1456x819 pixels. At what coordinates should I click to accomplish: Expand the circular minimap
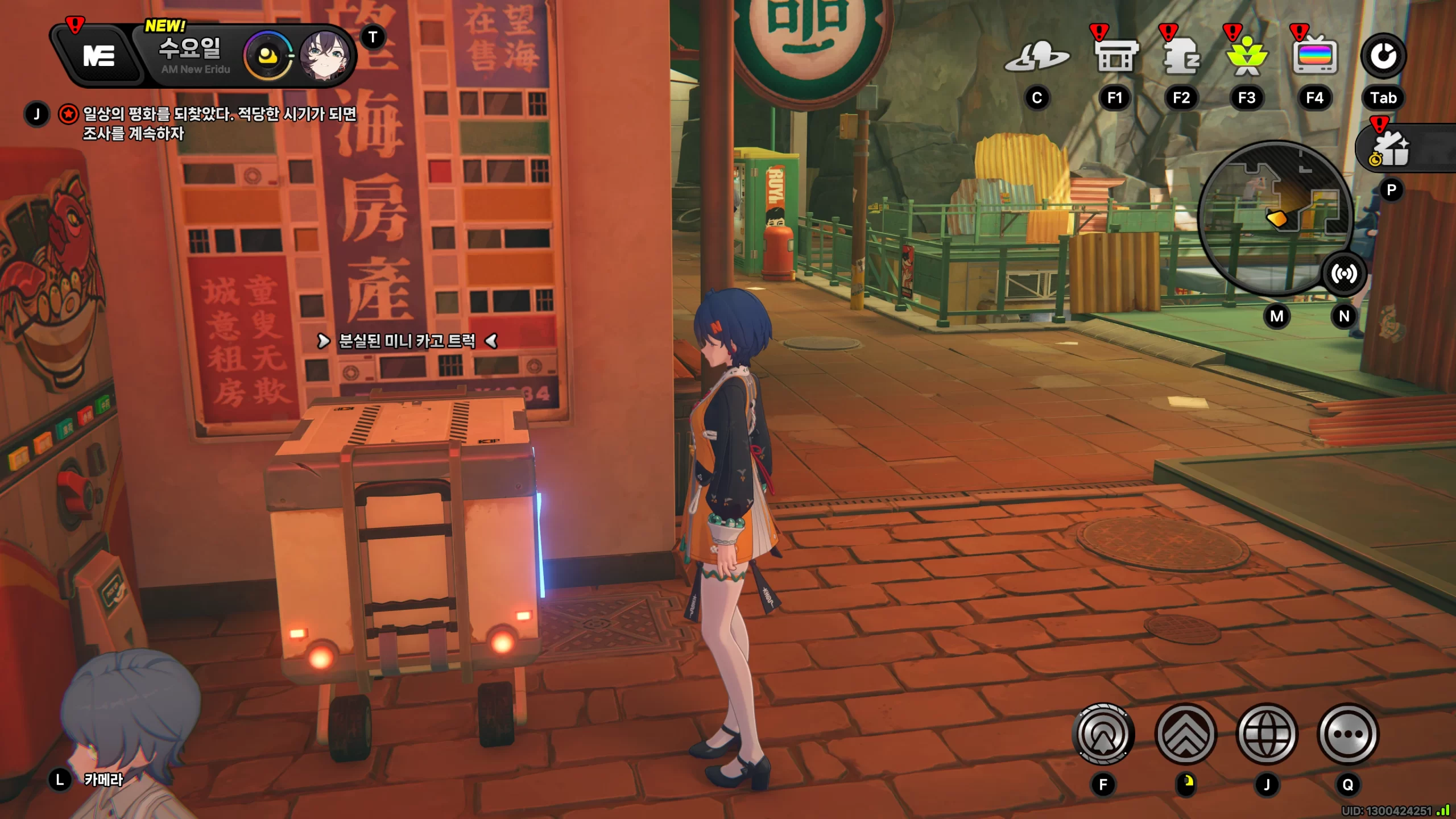coord(1274,216)
